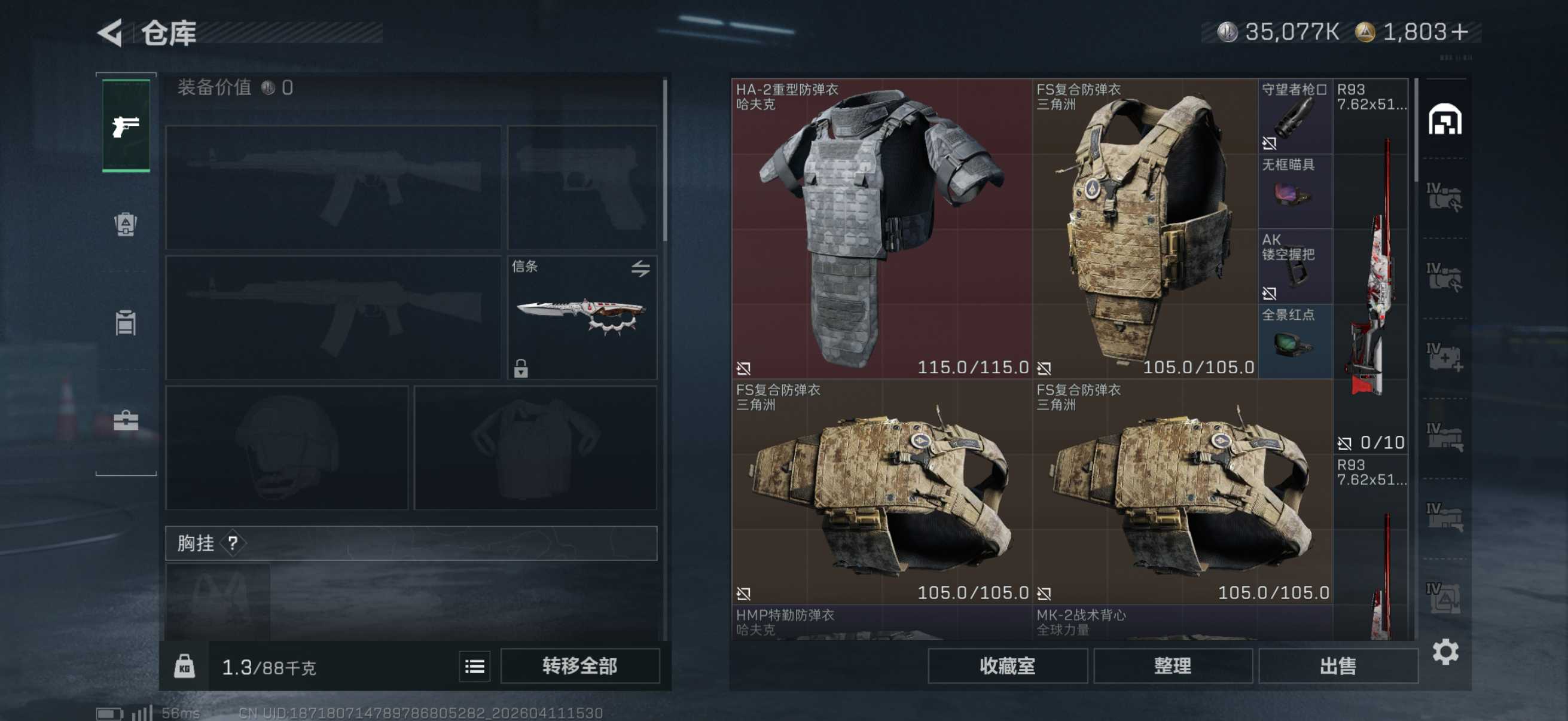Viewport: 1568px width, 721px height.
Task: Click the 出售 sell button
Action: pos(1337,666)
